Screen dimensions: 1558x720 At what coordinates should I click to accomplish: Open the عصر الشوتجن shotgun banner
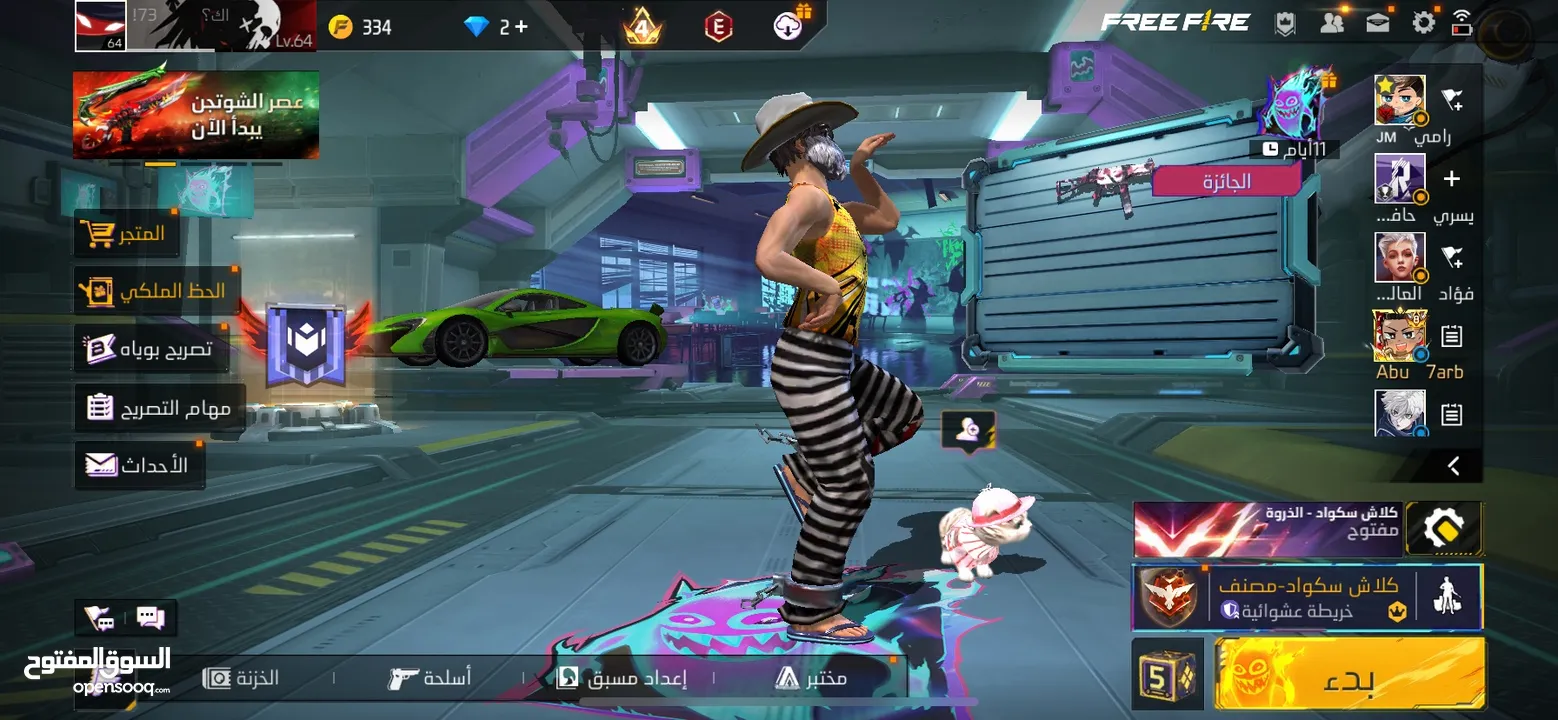tap(196, 115)
